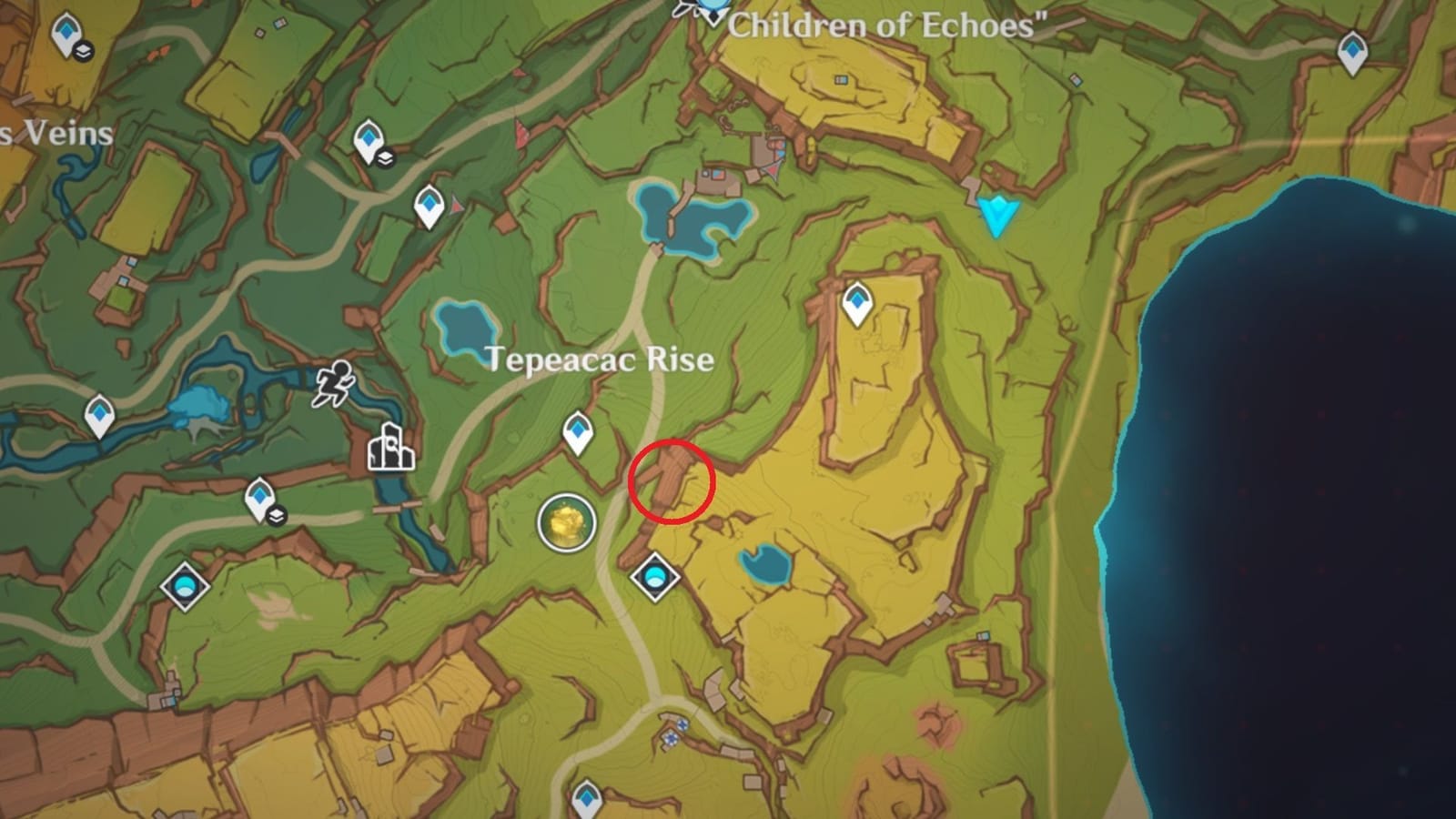Select the small pond marker near the Domain

pos(764,564)
